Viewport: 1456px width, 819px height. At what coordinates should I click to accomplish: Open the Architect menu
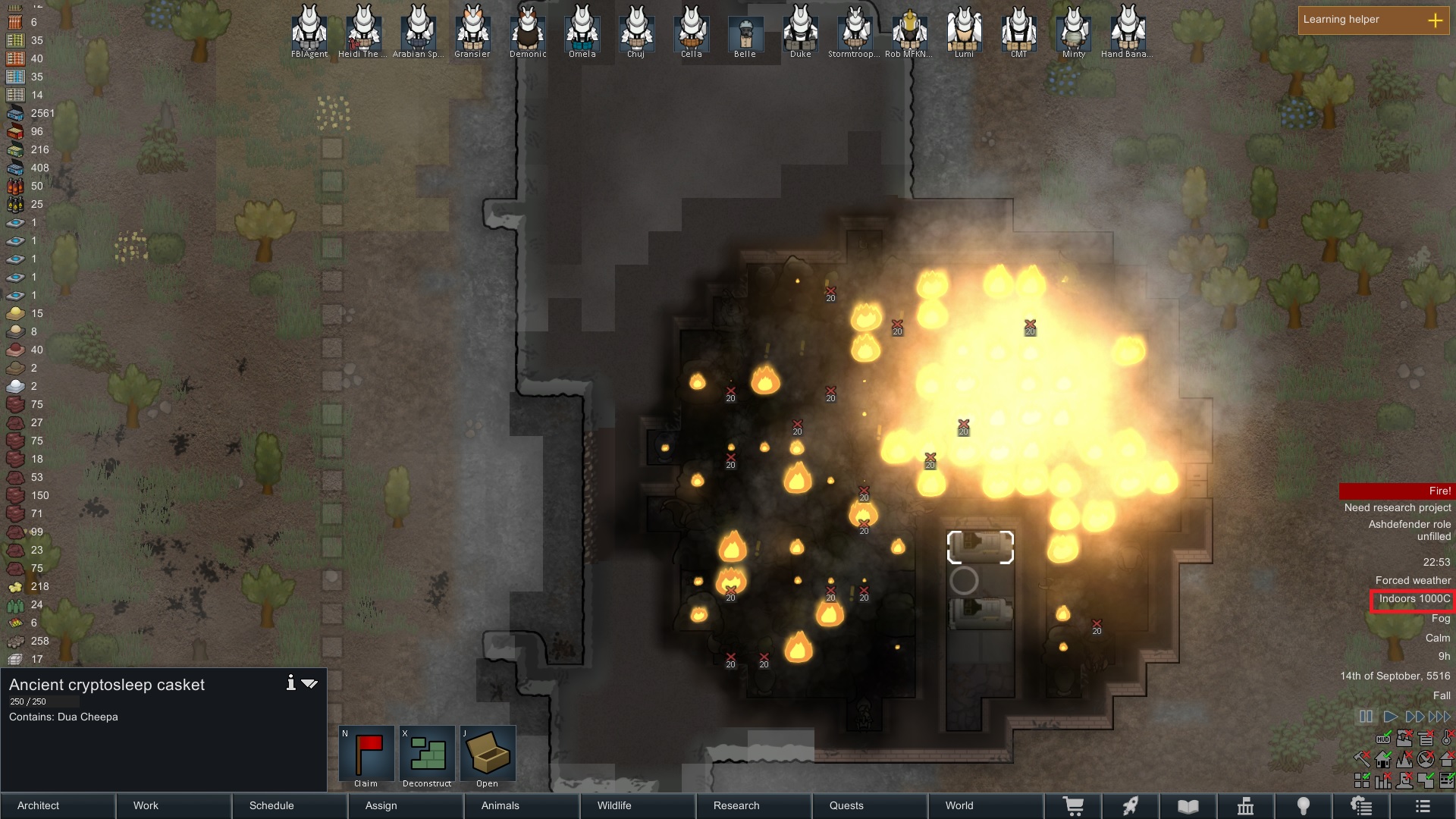(x=39, y=805)
